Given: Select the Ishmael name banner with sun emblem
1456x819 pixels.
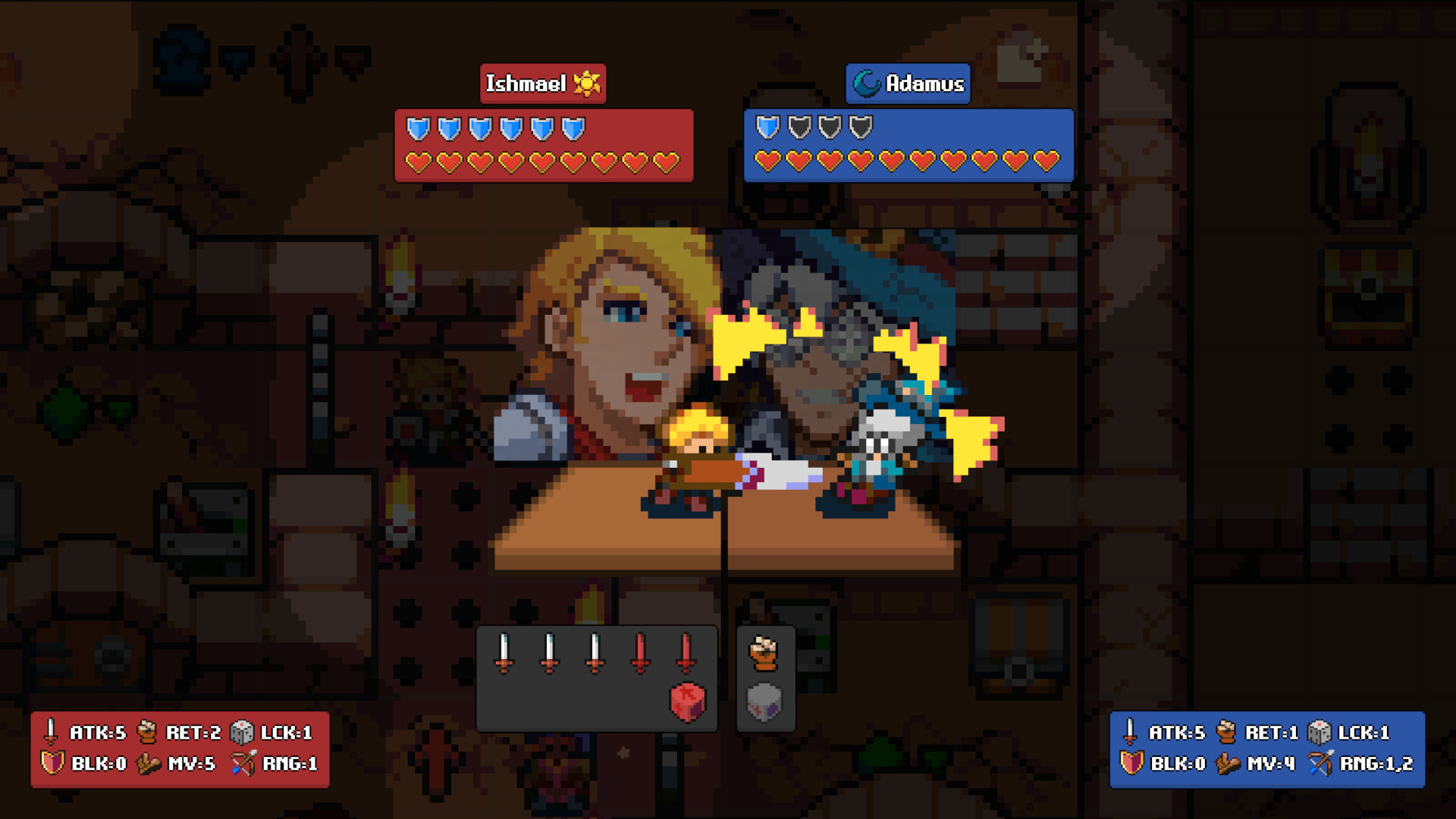Looking at the screenshot, I should [x=543, y=83].
